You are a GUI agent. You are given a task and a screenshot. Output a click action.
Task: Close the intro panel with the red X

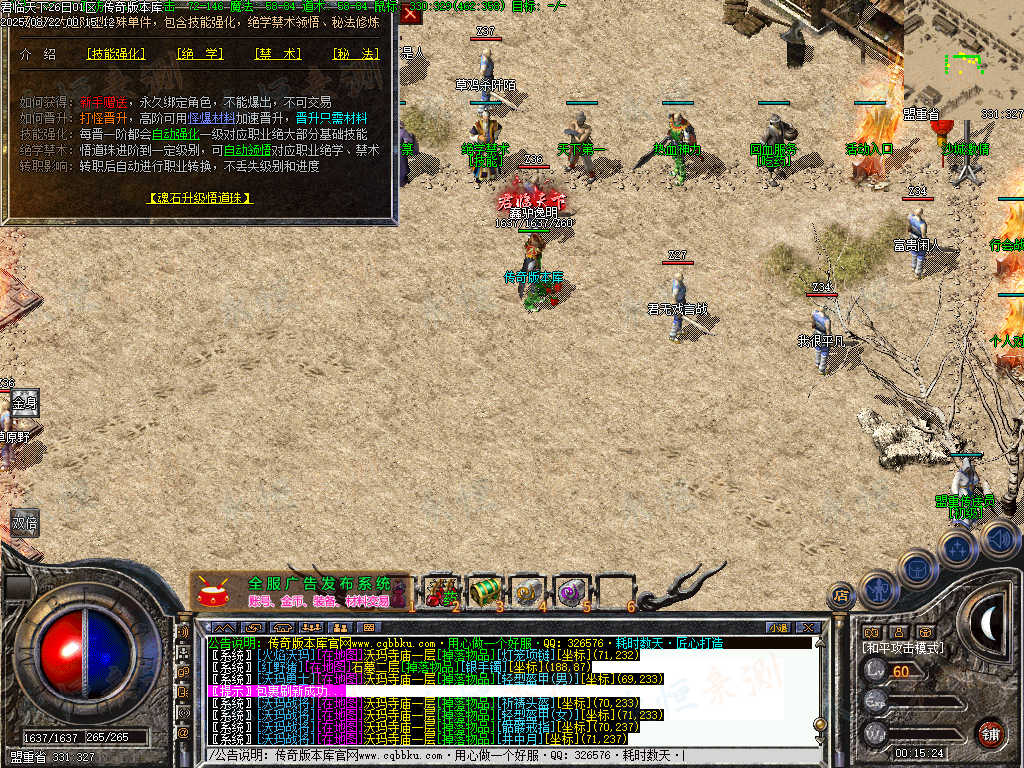pyautogui.click(x=410, y=14)
